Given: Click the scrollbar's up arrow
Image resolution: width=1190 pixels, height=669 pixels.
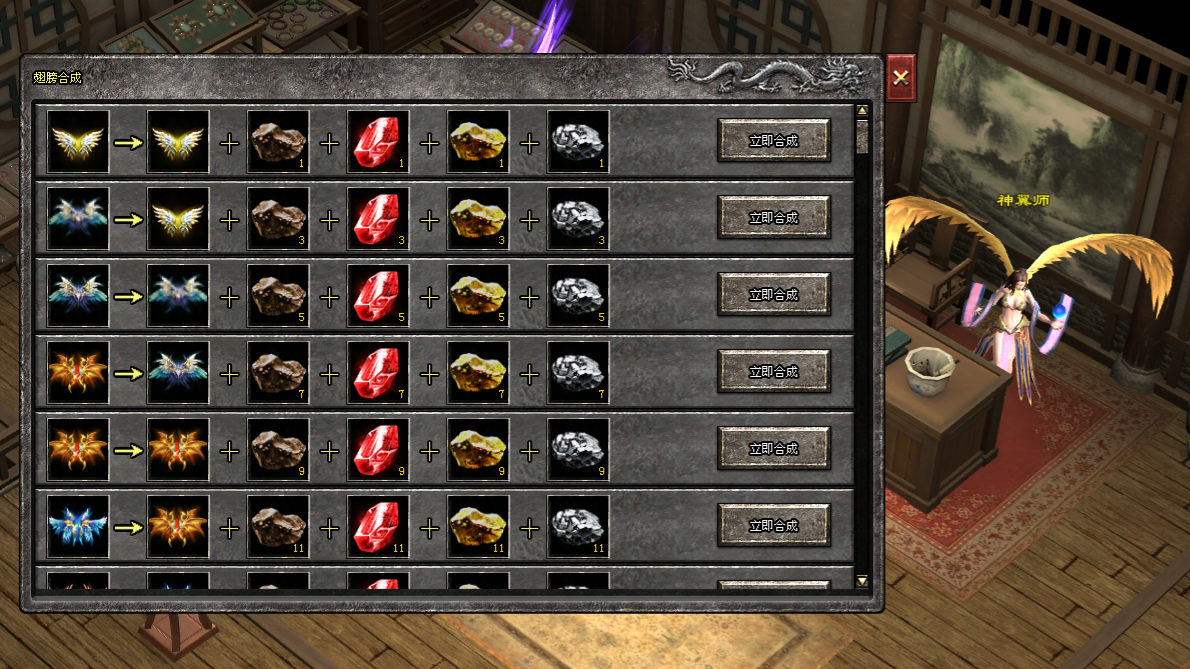Looking at the screenshot, I should tap(862, 110).
